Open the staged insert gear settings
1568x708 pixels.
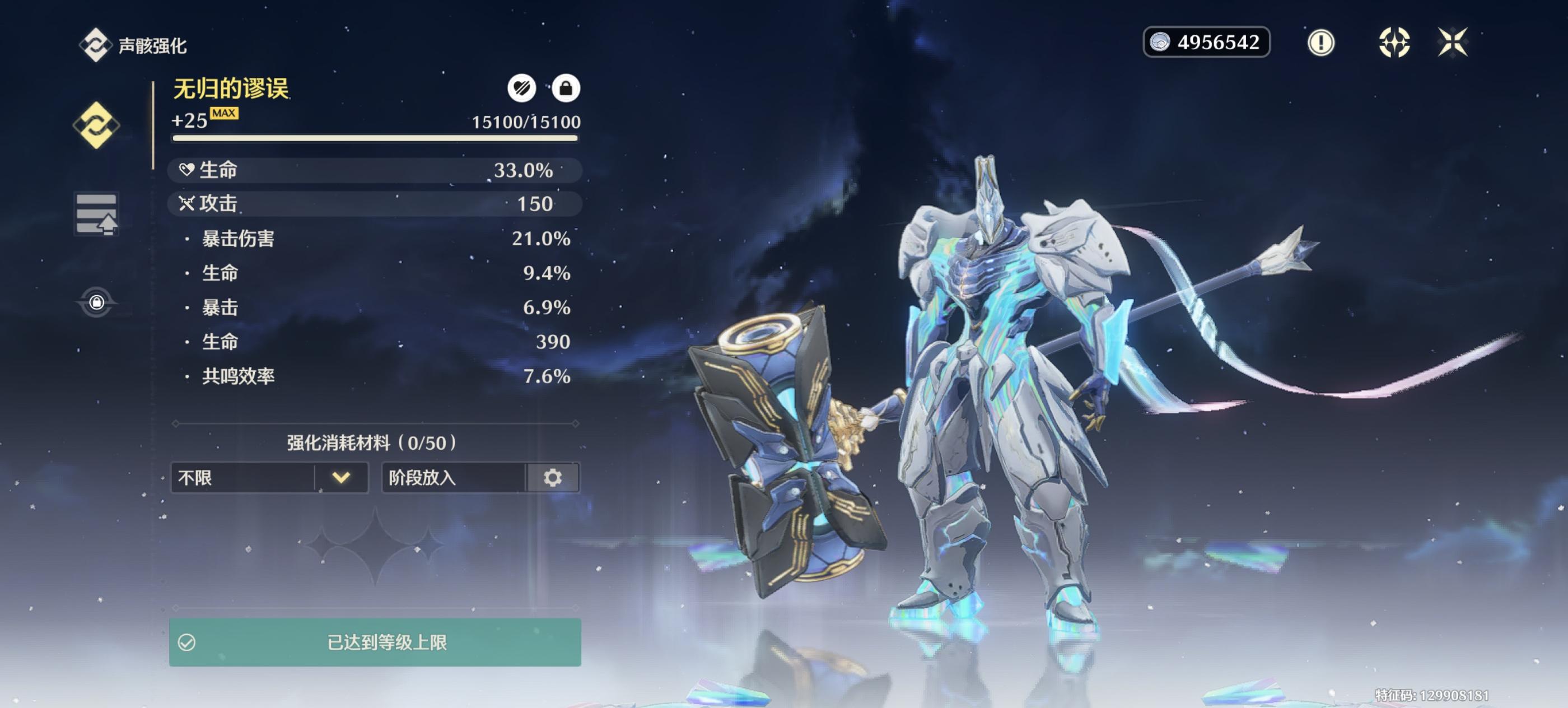coord(553,478)
